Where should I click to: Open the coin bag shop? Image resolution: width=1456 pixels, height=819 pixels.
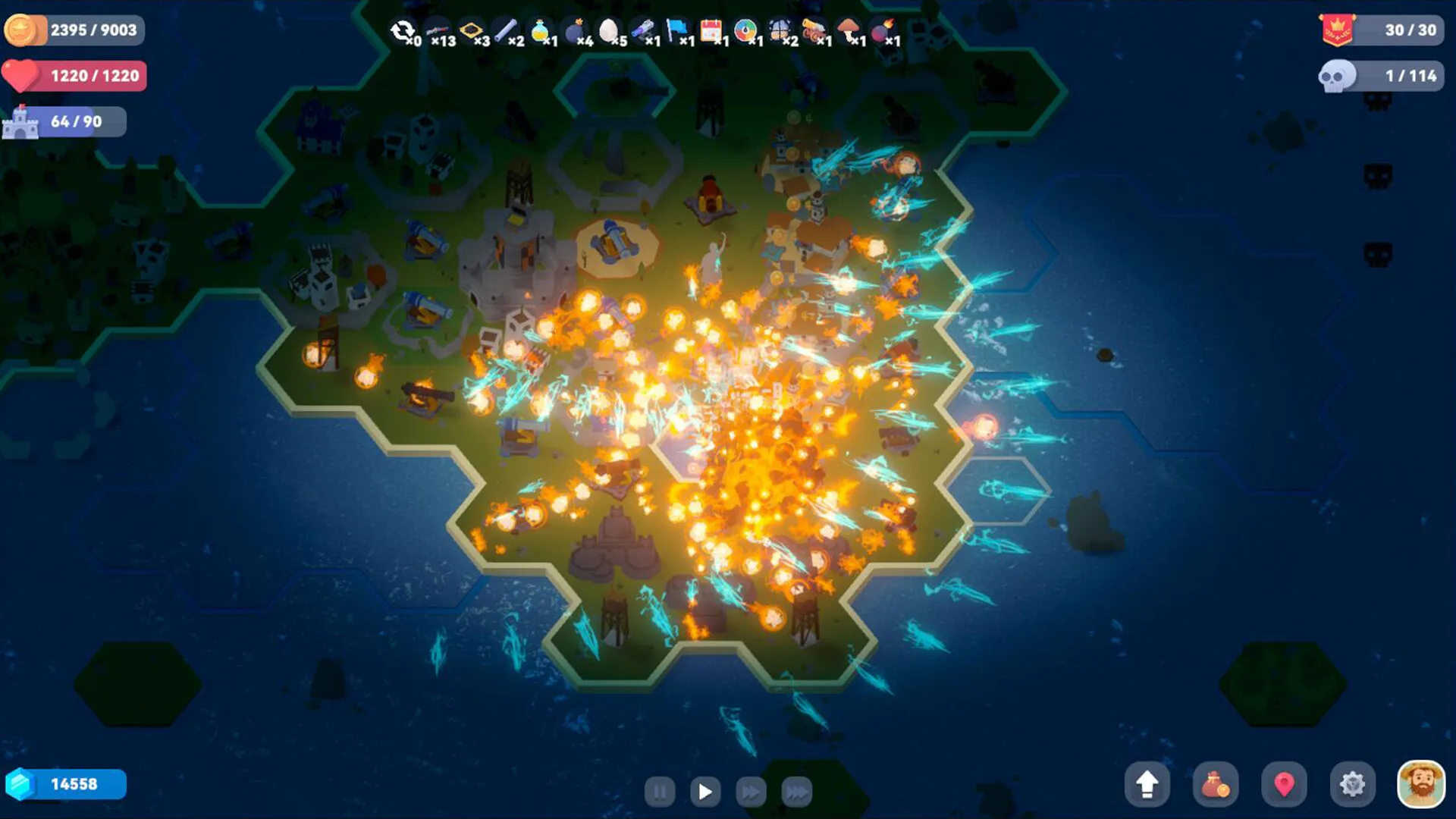pyautogui.click(x=1215, y=784)
